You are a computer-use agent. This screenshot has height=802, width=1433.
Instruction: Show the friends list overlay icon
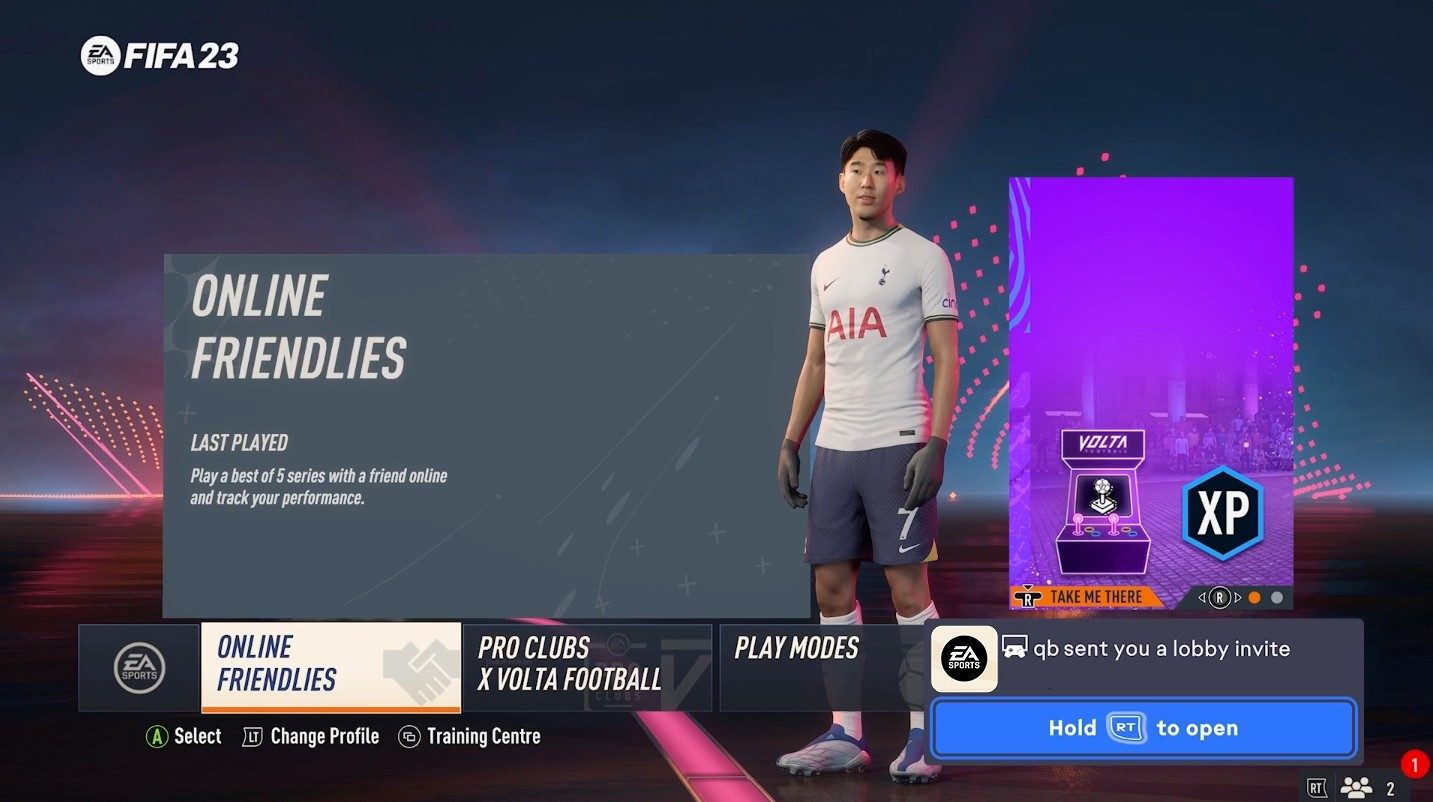point(1357,787)
